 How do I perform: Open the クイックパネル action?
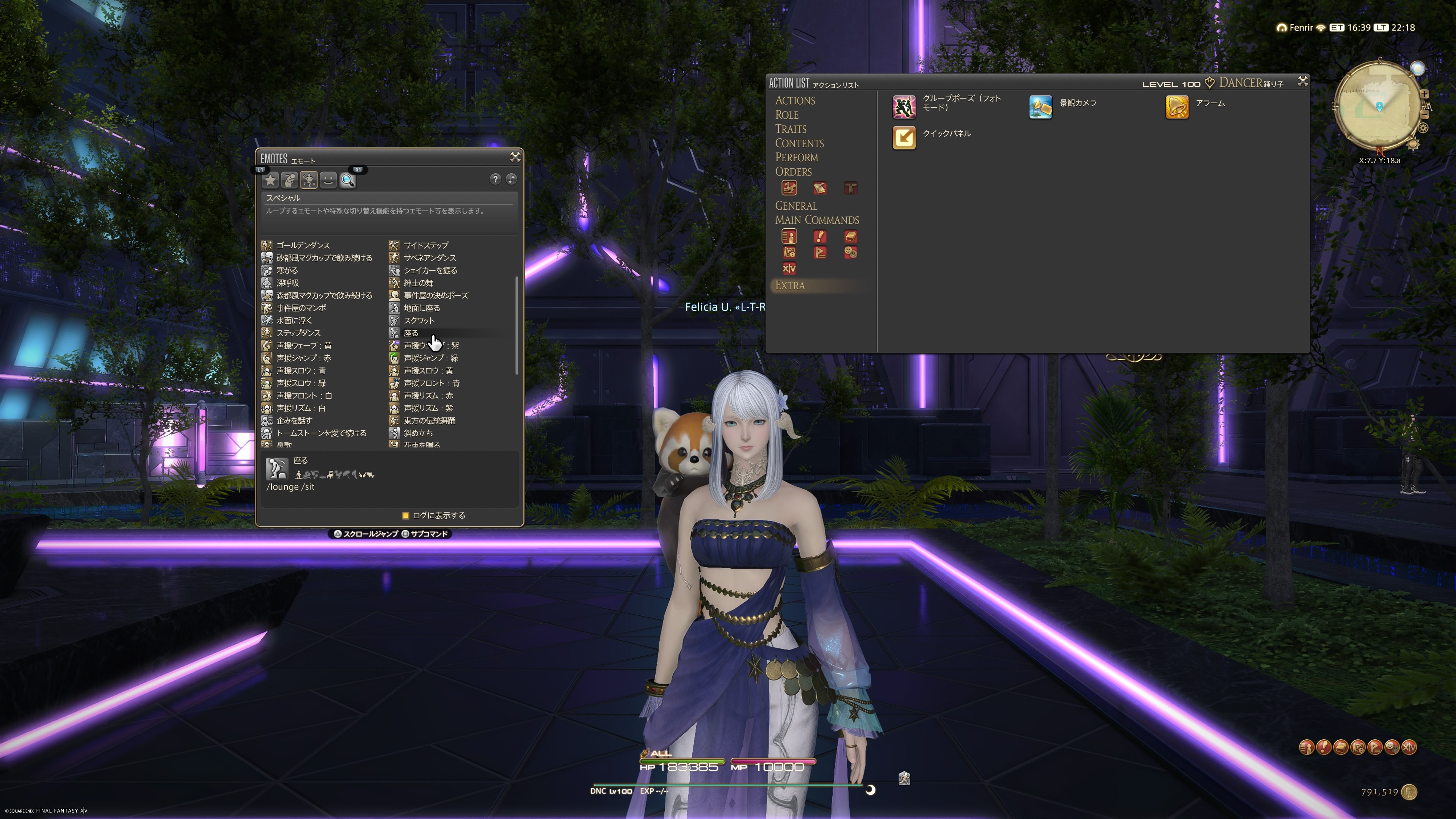coord(903,137)
